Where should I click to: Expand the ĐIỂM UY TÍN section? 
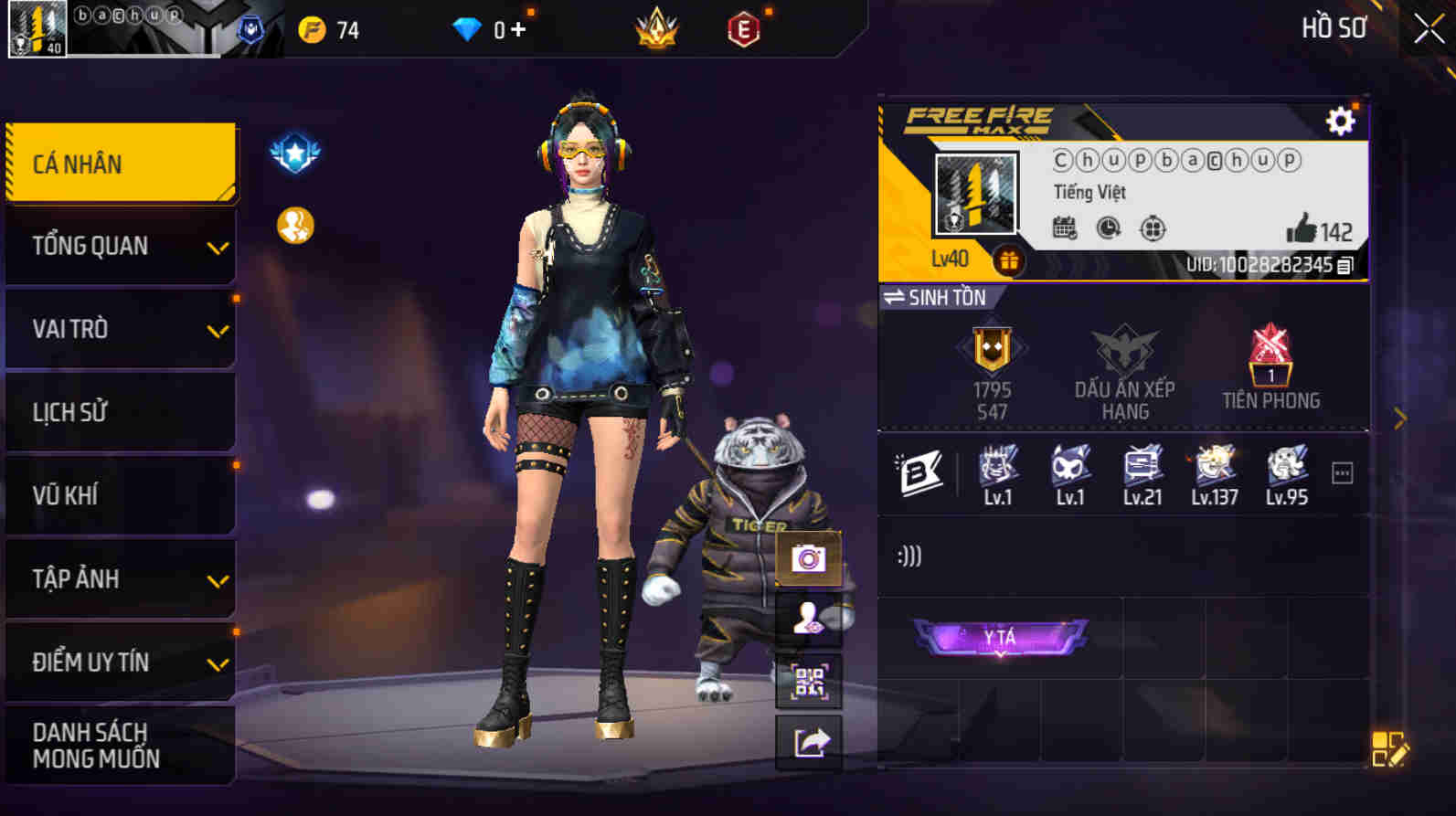point(120,662)
